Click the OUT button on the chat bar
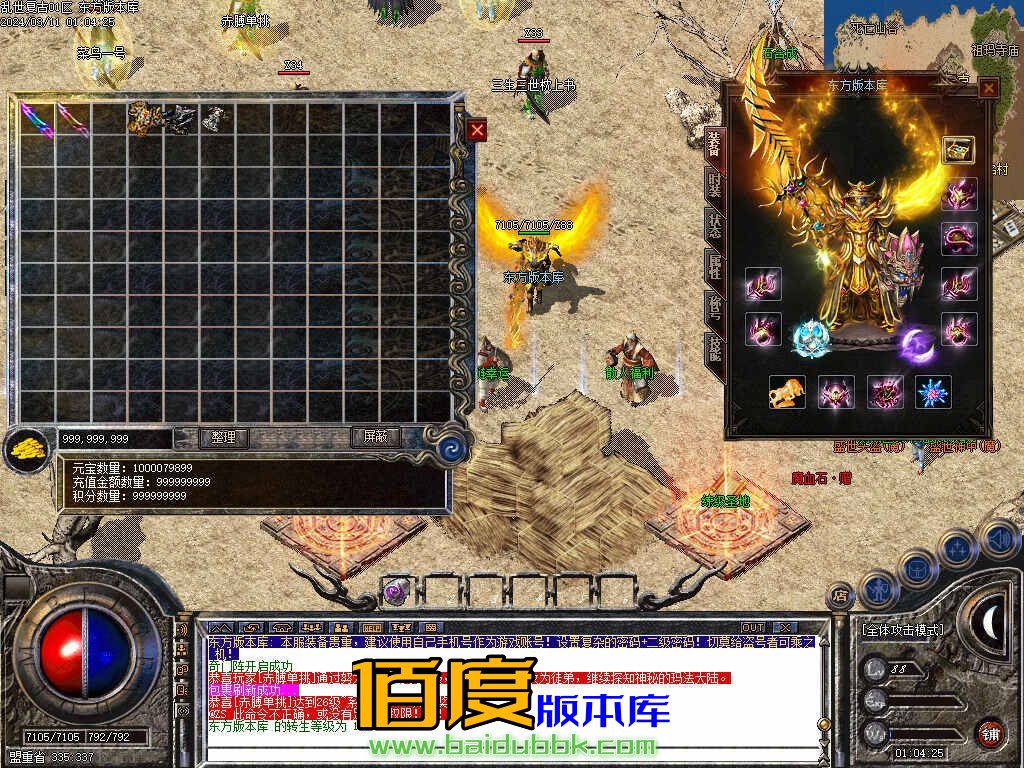Viewport: 1024px width, 768px height. (x=752, y=627)
